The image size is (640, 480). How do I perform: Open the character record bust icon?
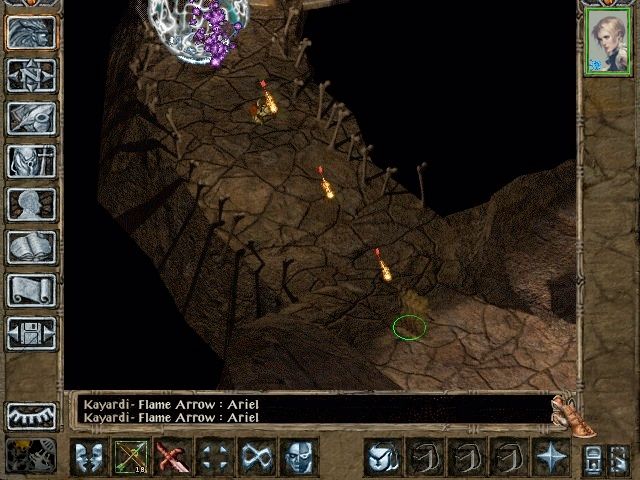coord(31,204)
